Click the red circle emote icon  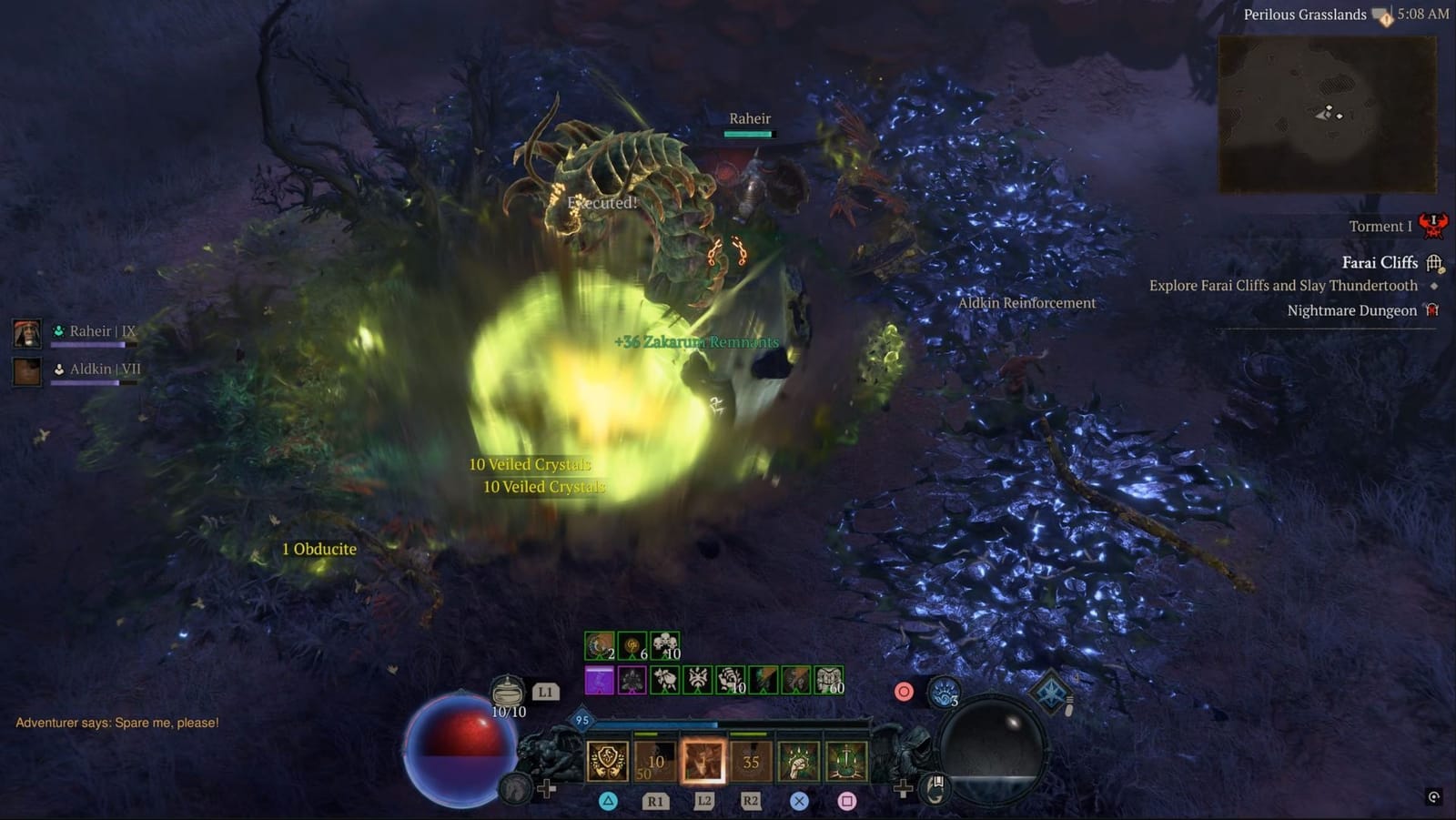click(x=904, y=692)
